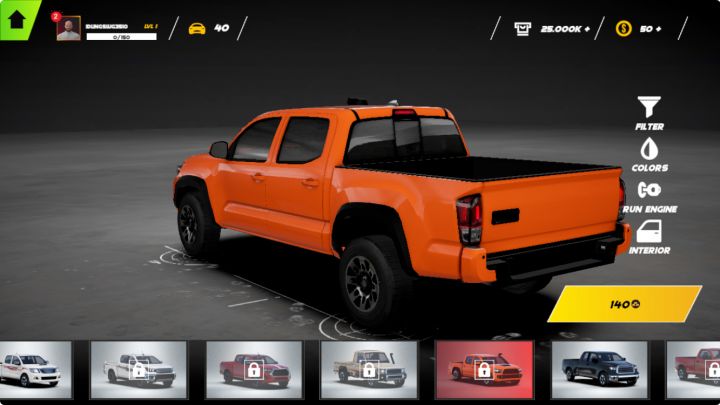
Task: Select the highlighted orange truck thumbnail
Action: pyautogui.click(x=484, y=370)
